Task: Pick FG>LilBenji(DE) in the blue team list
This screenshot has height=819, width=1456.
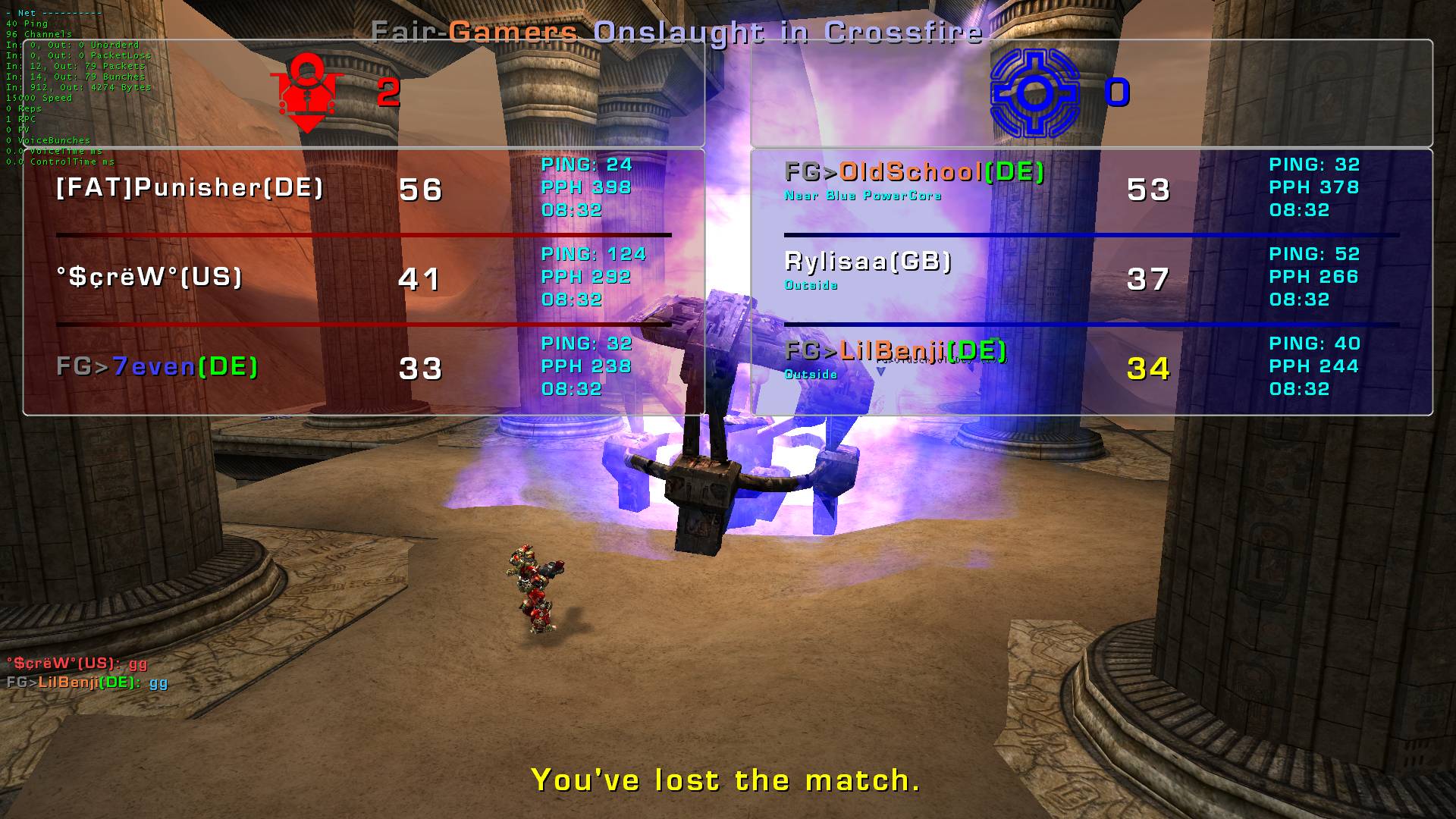Action: (896, 351)
